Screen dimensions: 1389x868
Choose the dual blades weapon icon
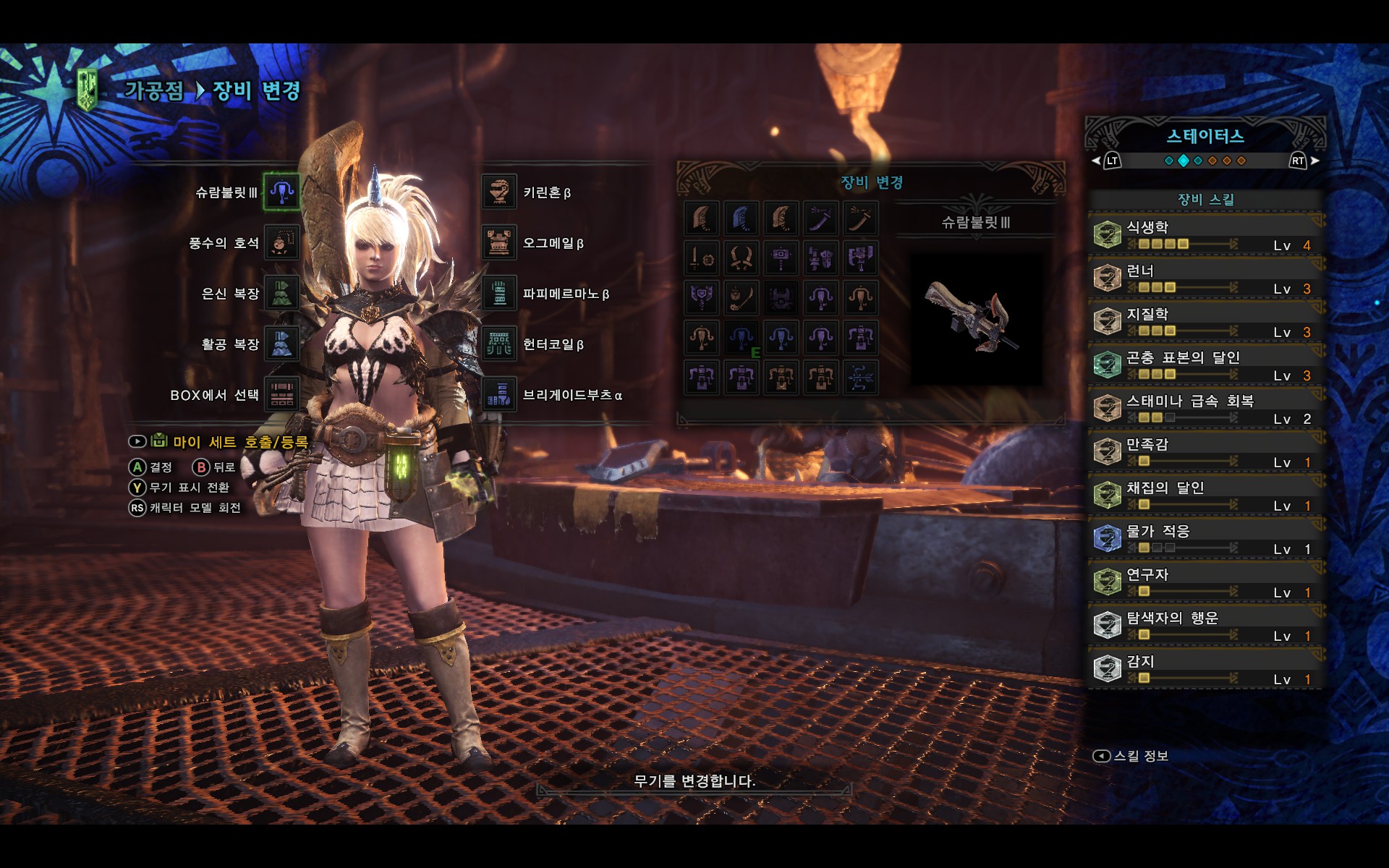(x=741, y=258)
